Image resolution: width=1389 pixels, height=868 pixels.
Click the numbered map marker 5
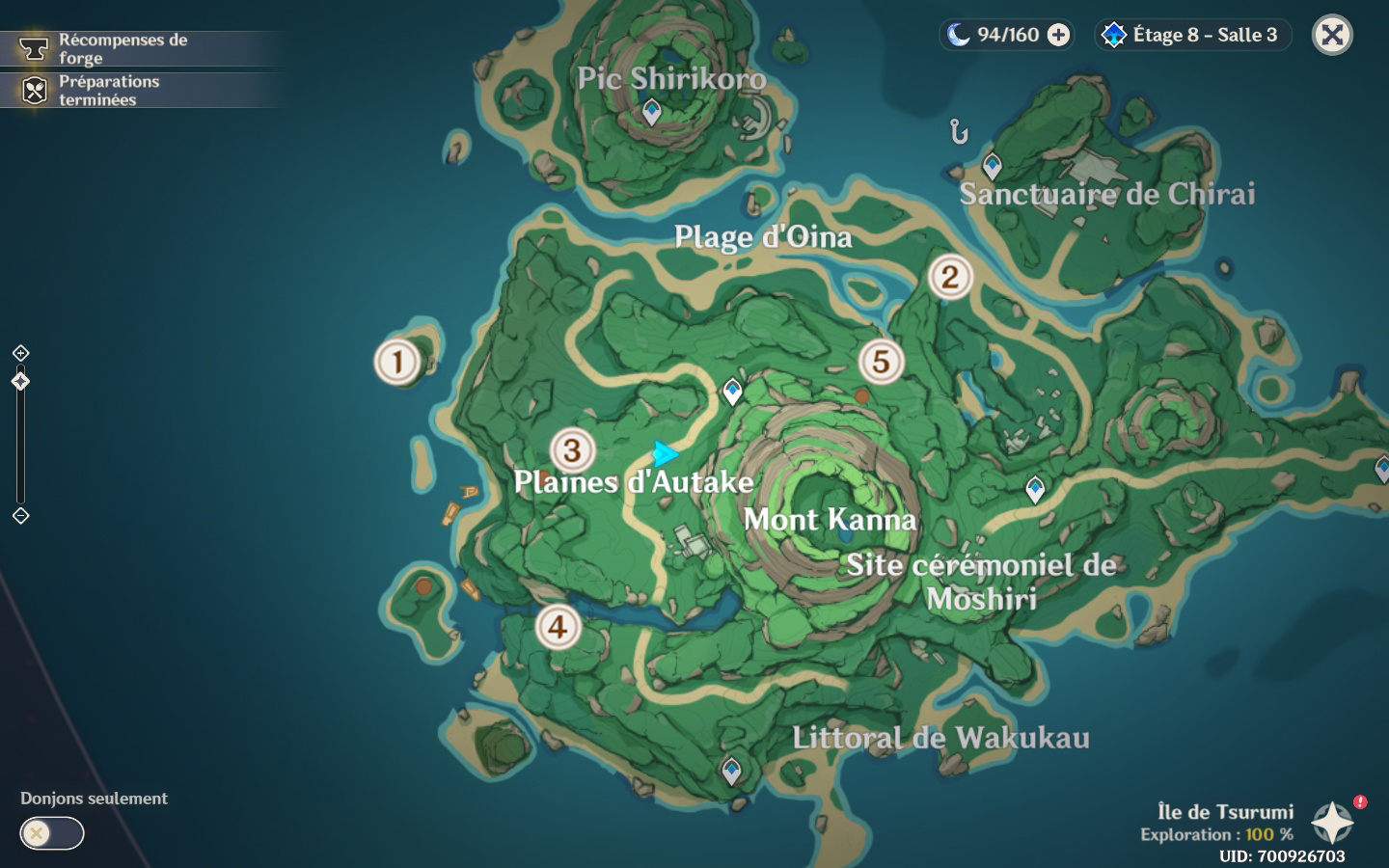(x=881, y=362)
